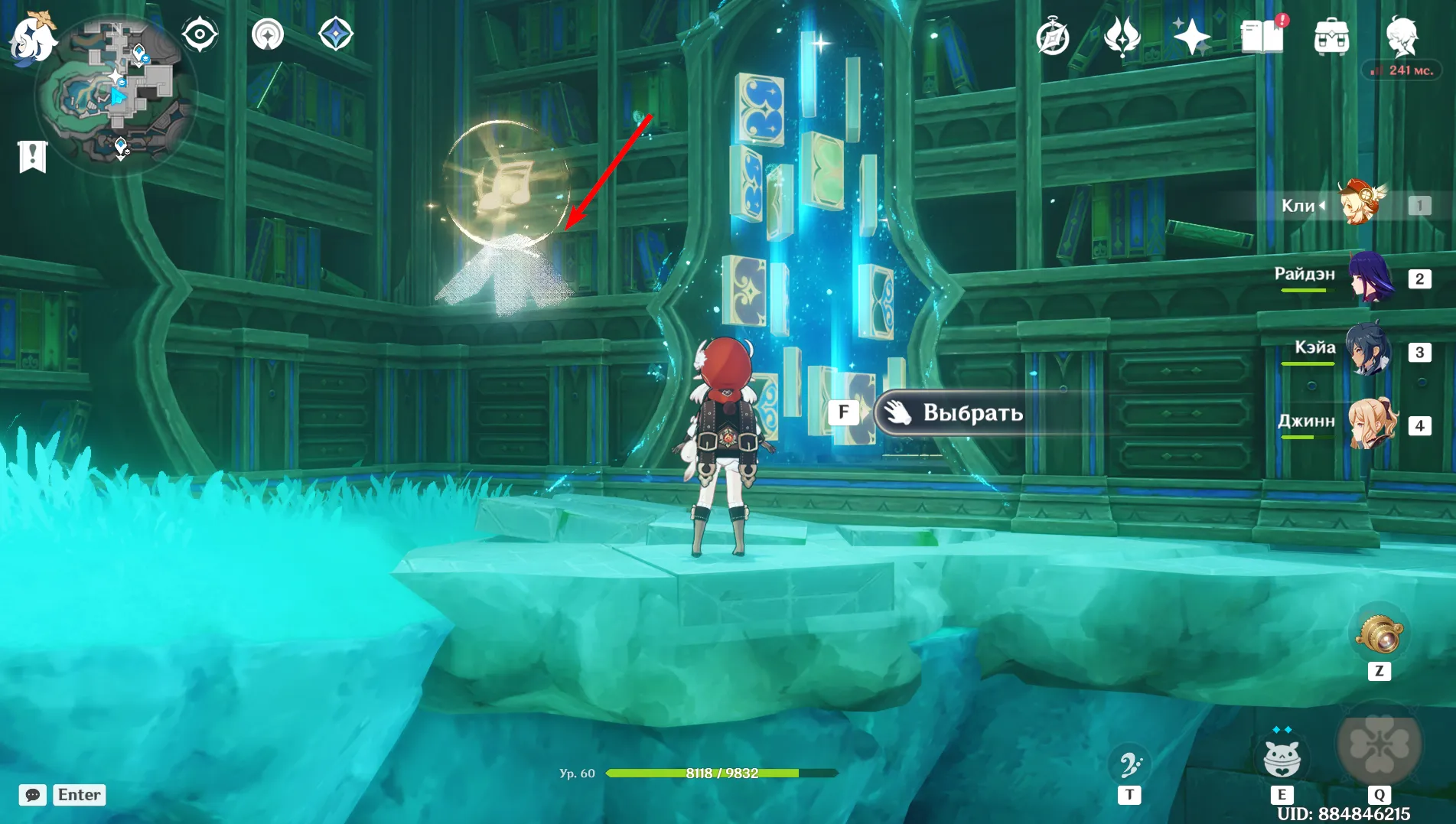Open the chat bubble box

point(32,795)
